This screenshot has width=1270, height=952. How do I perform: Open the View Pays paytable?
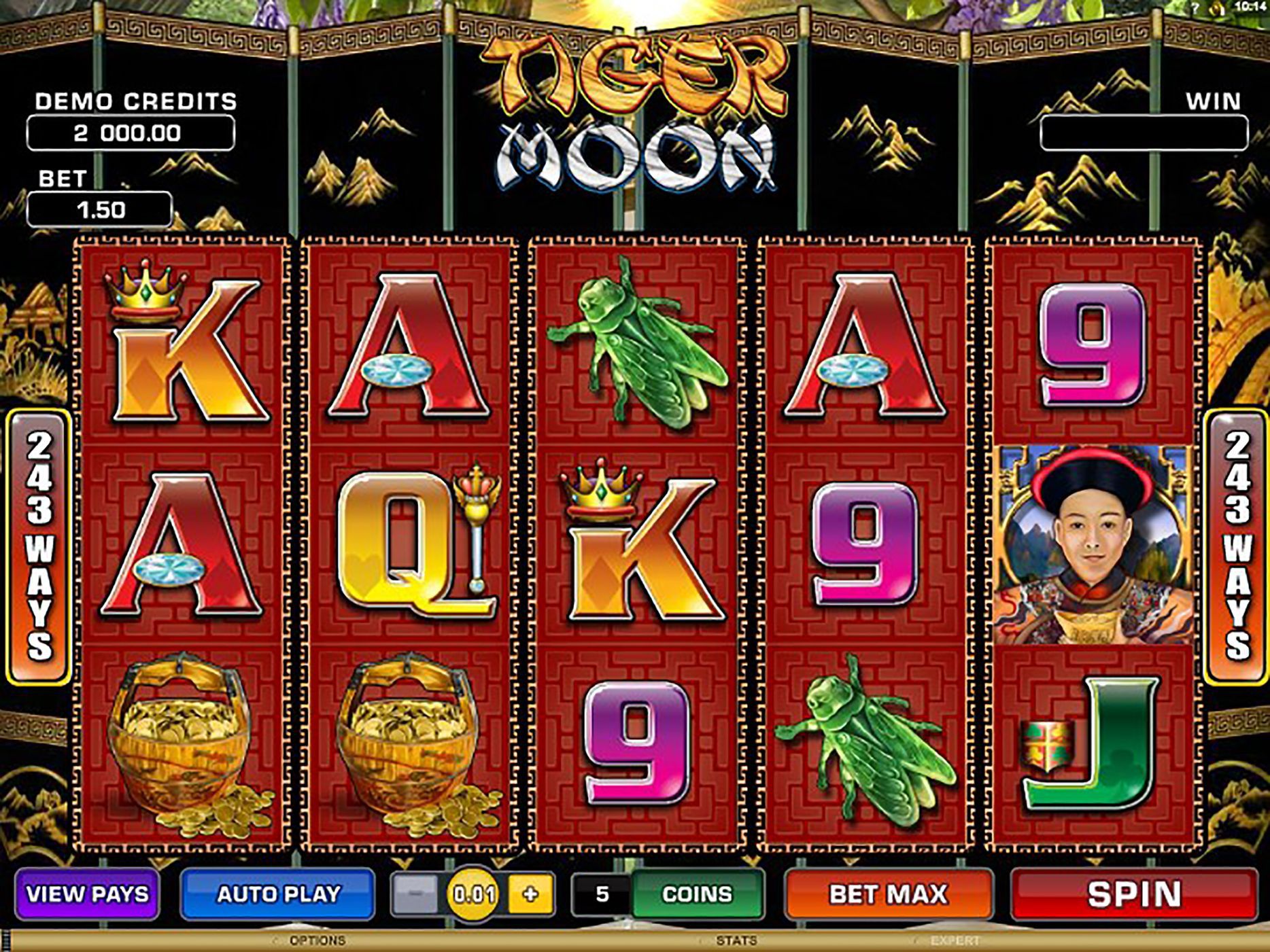click(x=87, y=894)
